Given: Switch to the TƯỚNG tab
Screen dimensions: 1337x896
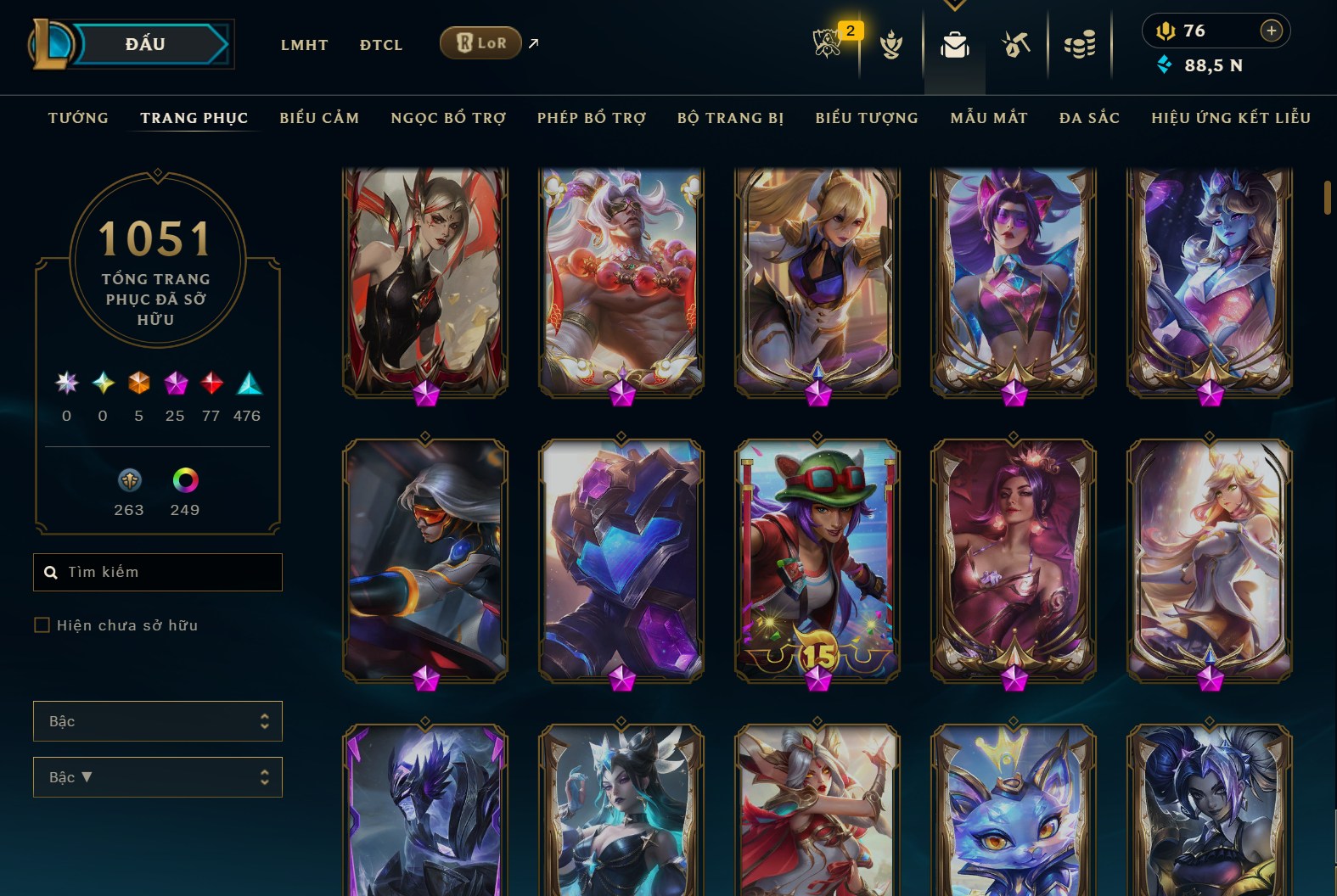Looking at the screenshot, I should click(77, 118).
